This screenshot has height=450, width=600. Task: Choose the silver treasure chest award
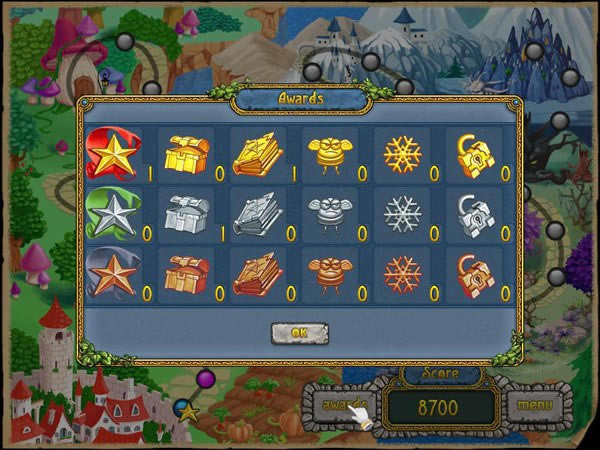pyautogui.click(x=183, y=214)
